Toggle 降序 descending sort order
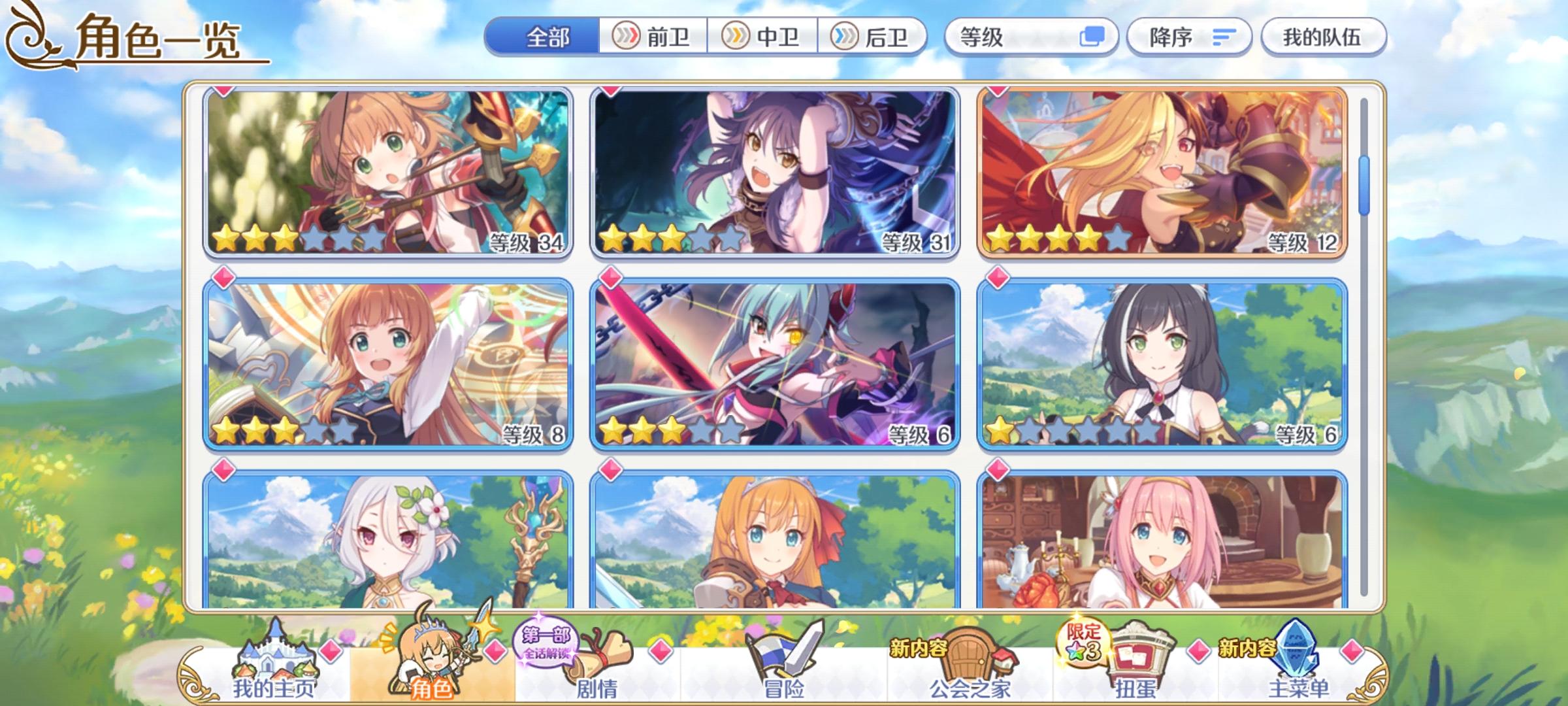Screen dimensions: 1568x706 [x=1189, y=38]
